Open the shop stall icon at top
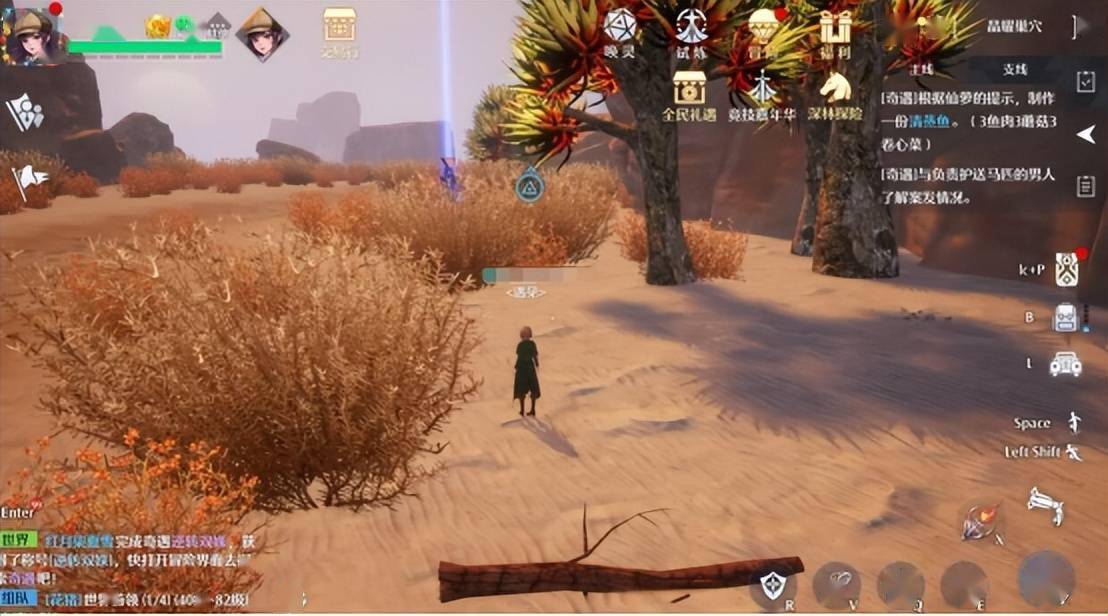The width and height of the screenshot is (1108, 616). 339,29
